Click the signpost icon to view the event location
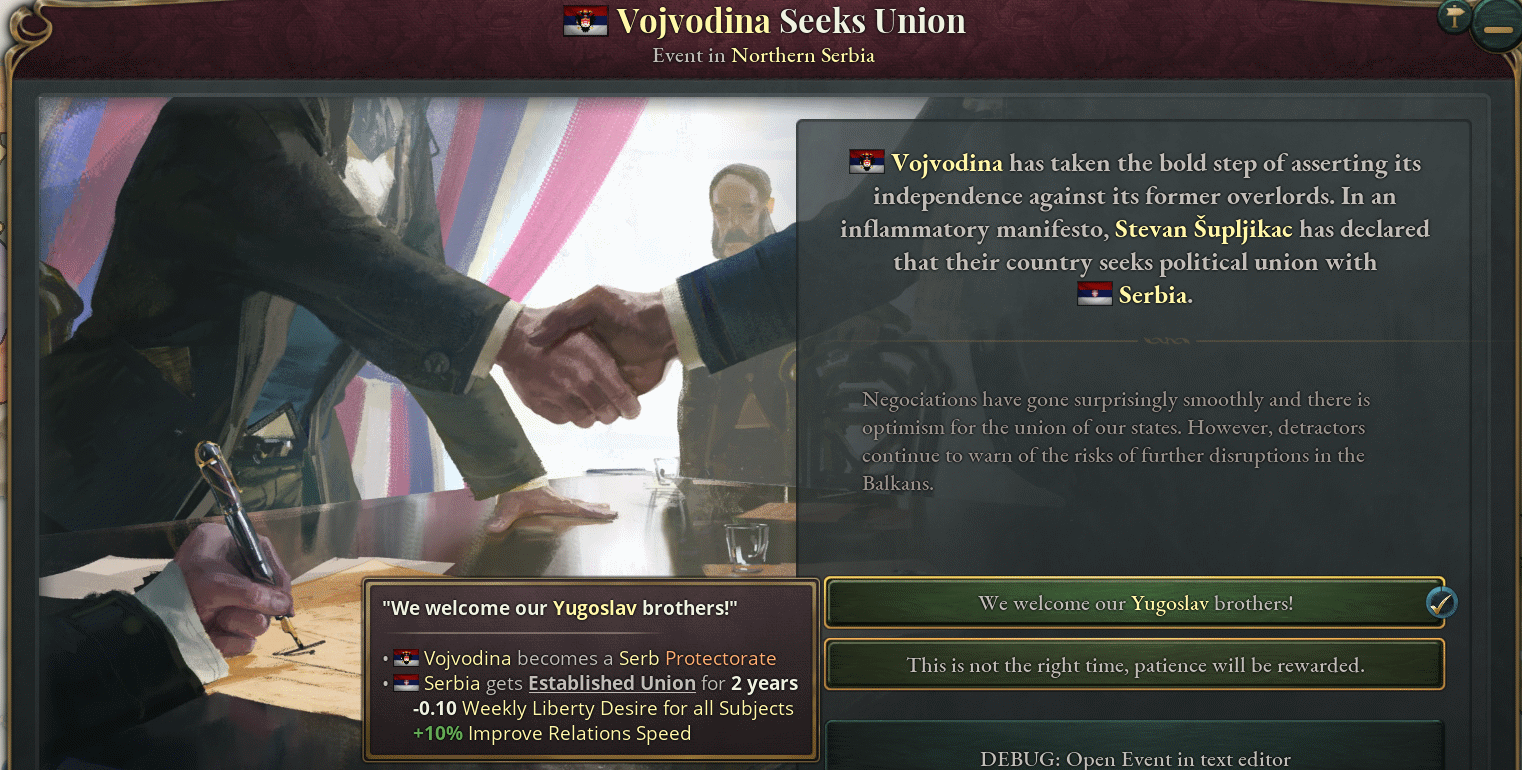Screen dimensions: 1522x770 point(1453,16)
